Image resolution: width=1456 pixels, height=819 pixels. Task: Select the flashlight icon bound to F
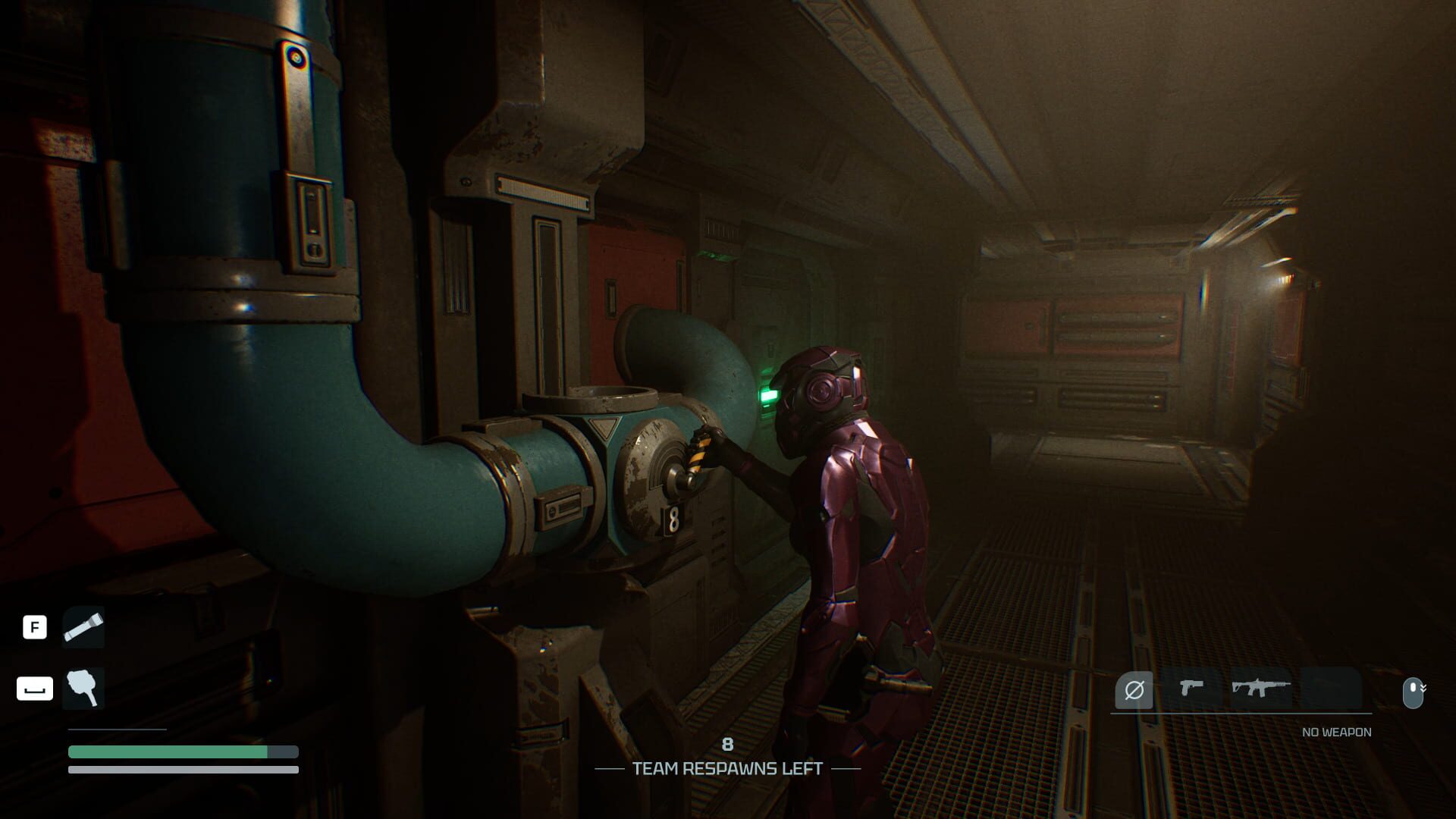(x=83, y=627)
